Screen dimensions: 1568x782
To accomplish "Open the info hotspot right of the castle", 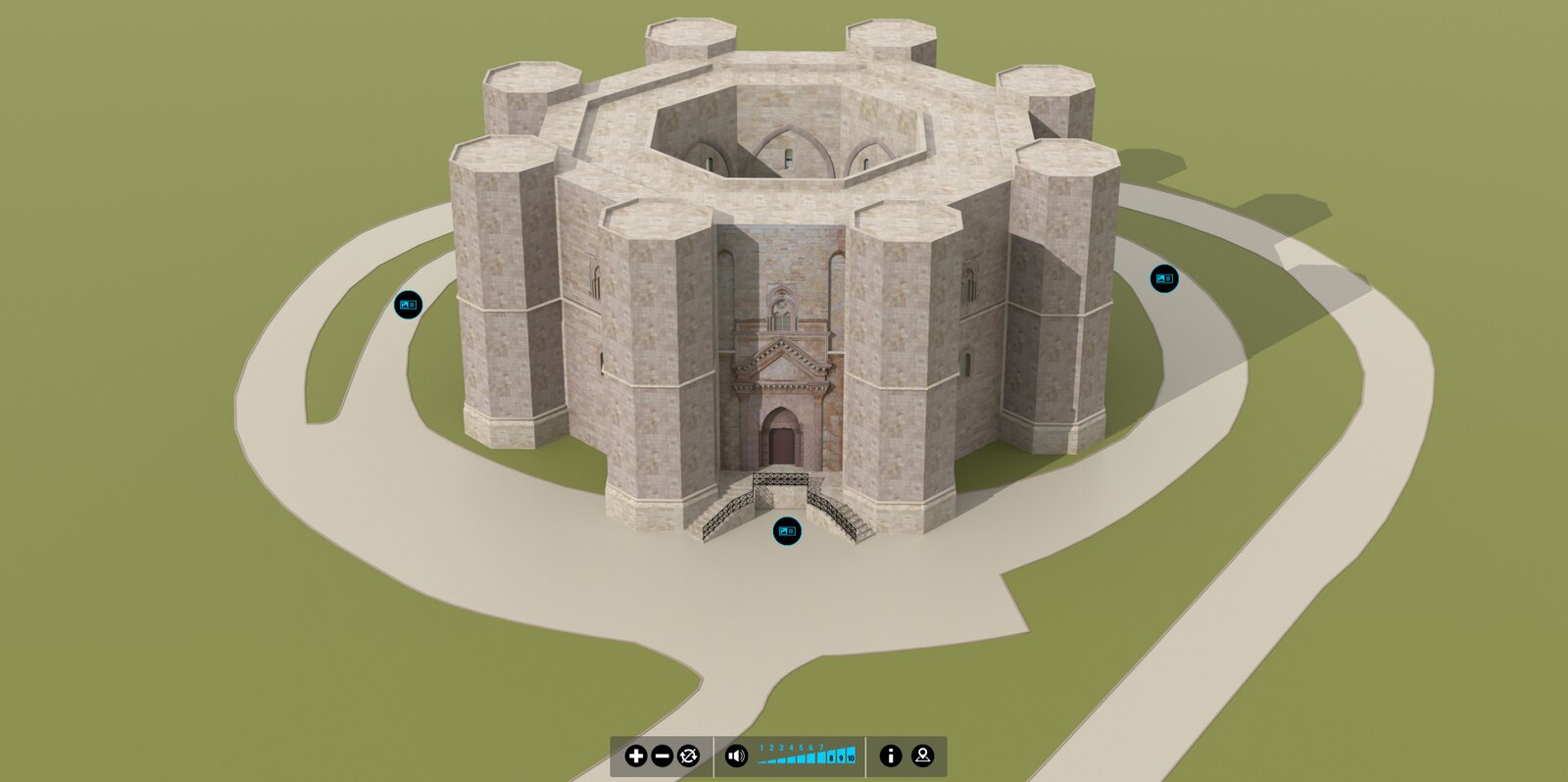I will click(1164, 278).
